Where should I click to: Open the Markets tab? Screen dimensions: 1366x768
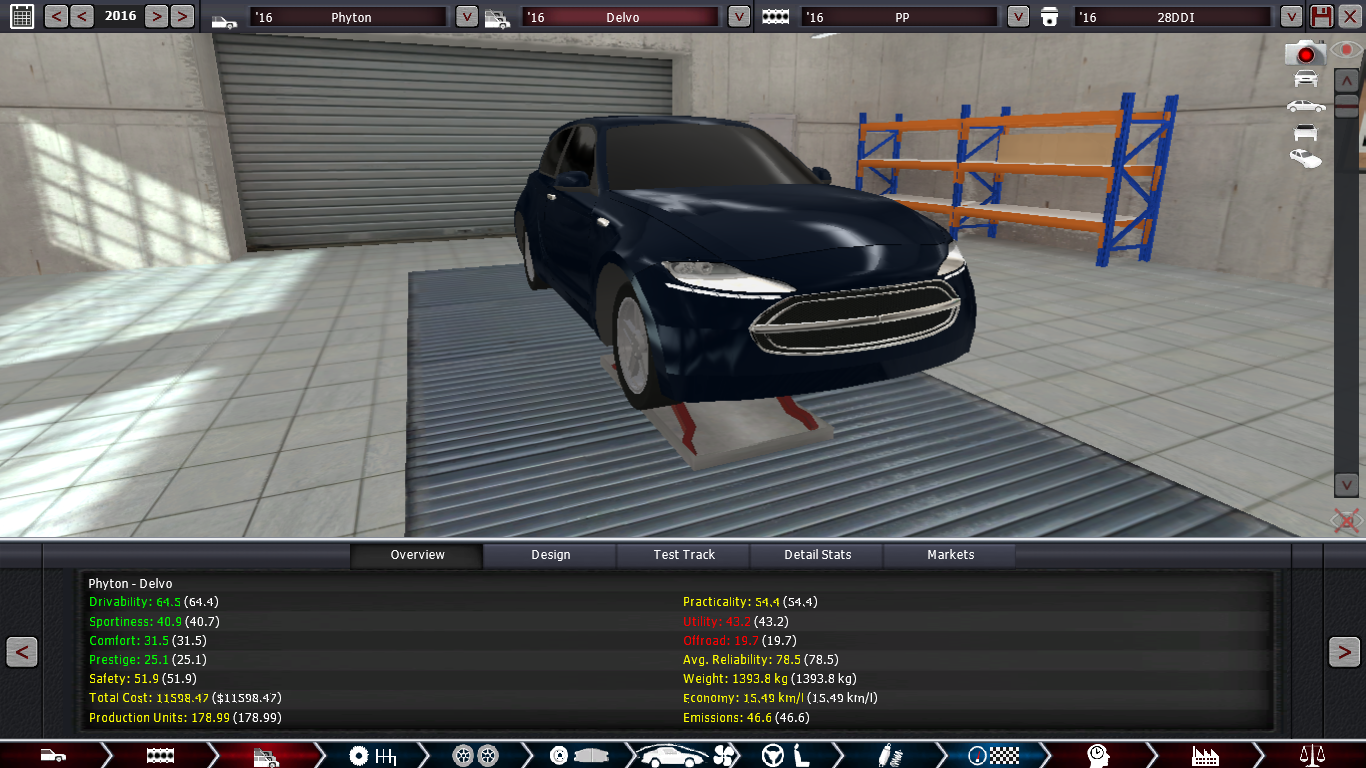pos(950,555)
